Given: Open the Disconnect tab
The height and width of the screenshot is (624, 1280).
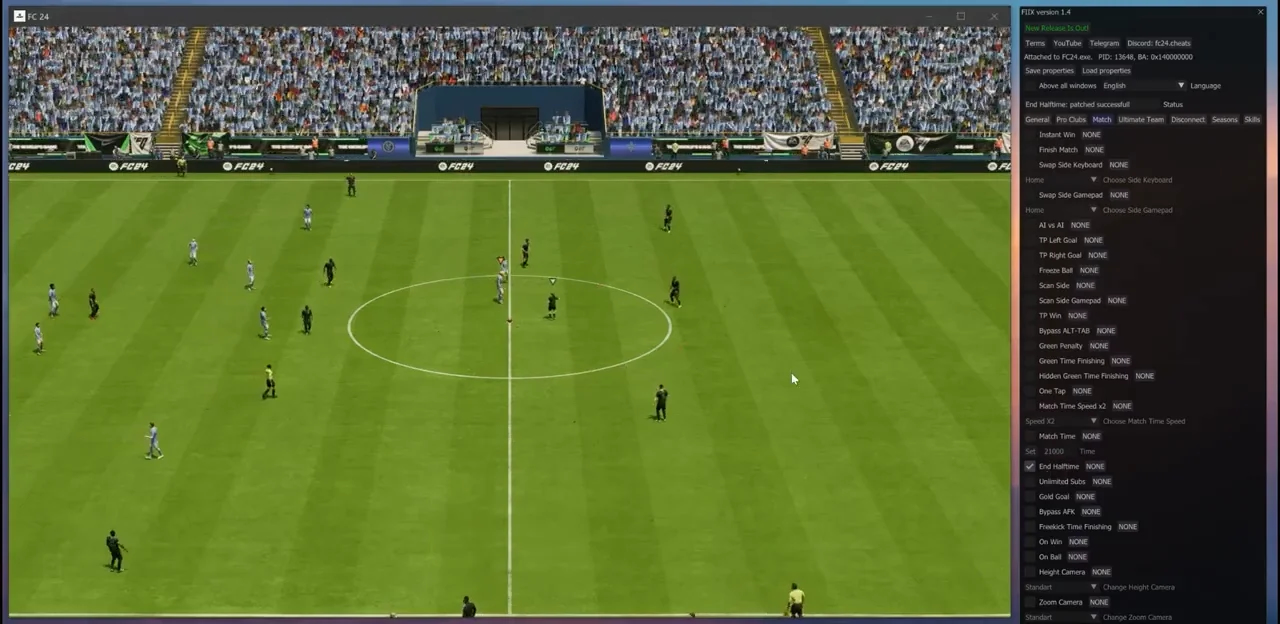Looking at the screenshot, I should point(1188,120).
